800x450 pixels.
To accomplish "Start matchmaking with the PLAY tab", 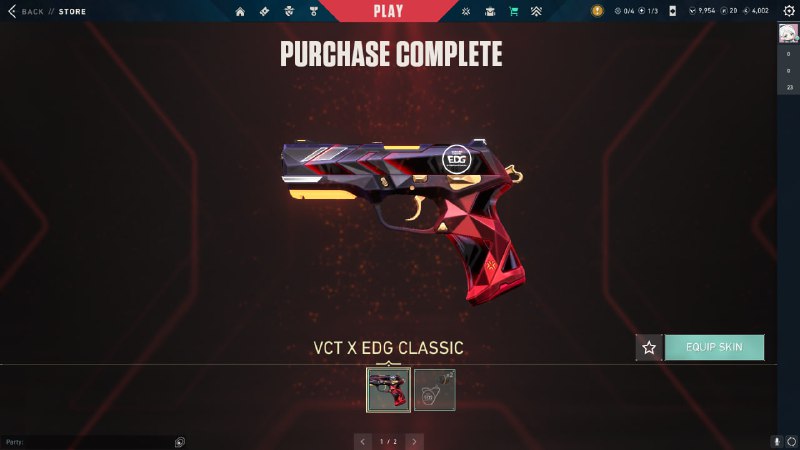I will (388, 11).
